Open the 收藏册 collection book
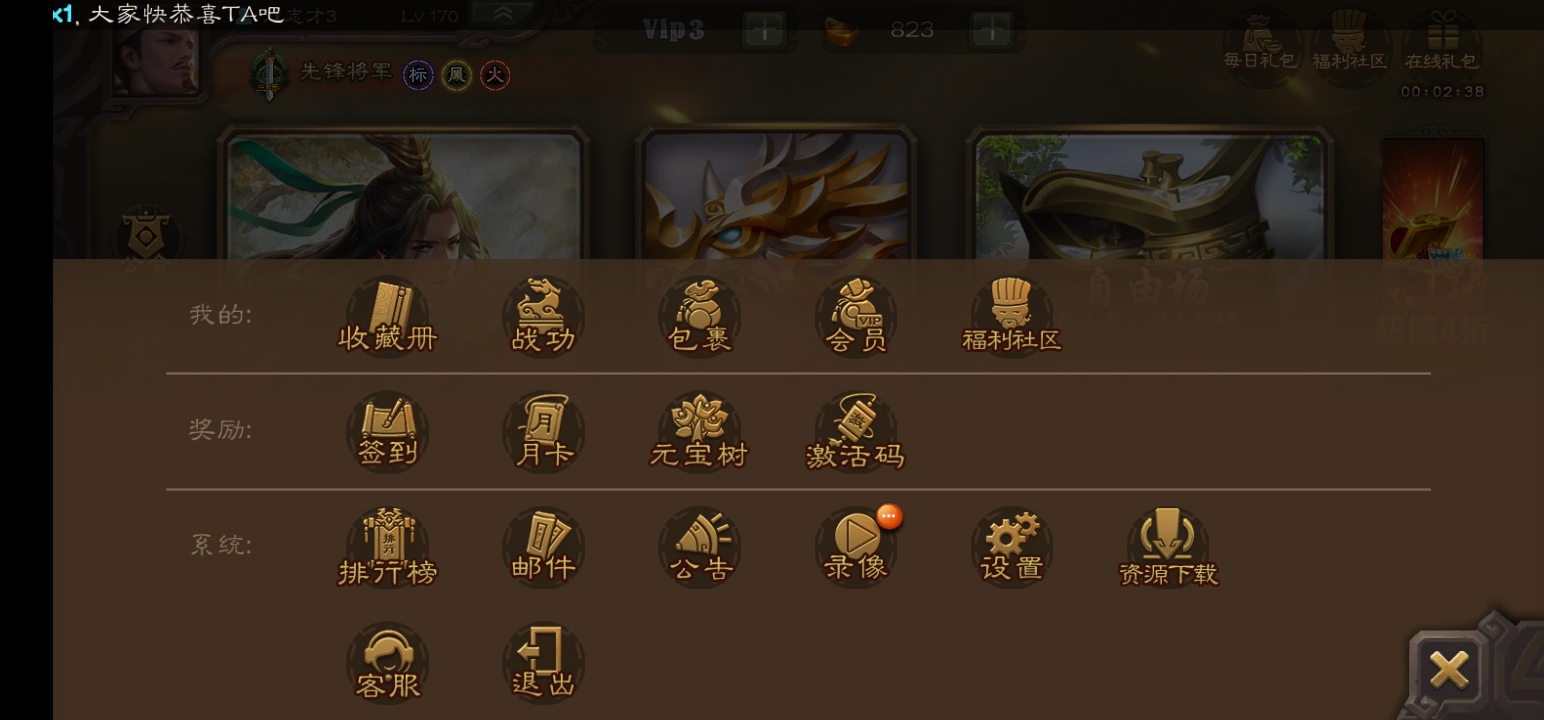The height and width of the screenshot is (720, 1544). [x=387, y=316]
